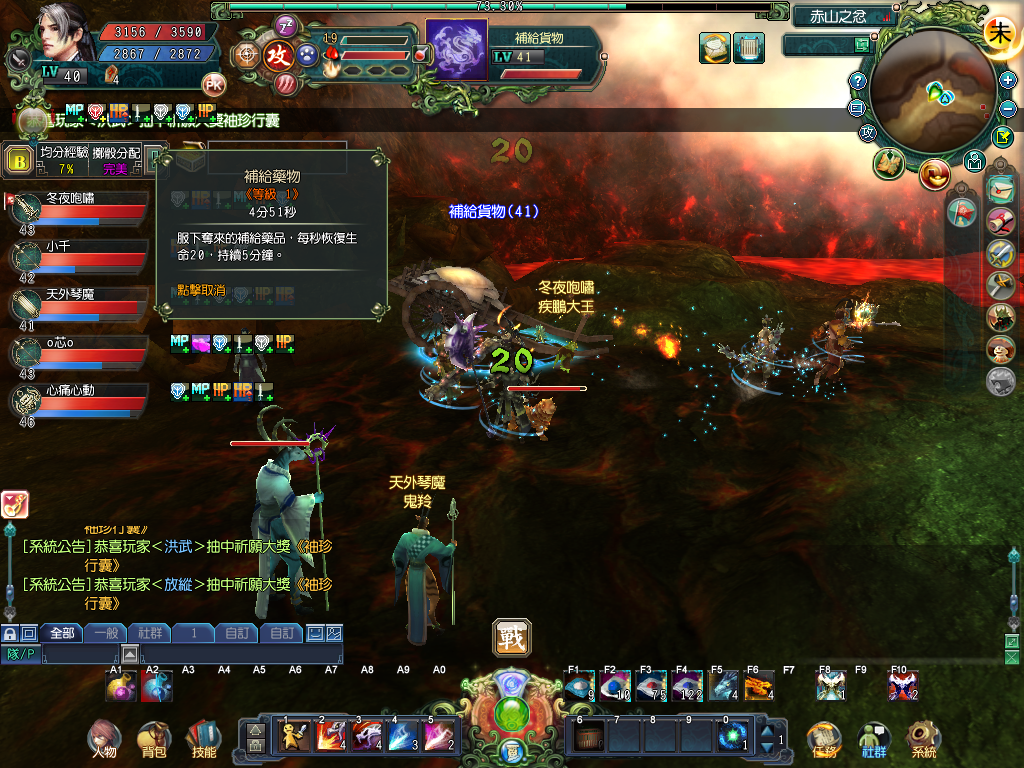
Task: Select party member 冬夜咆嘯
Action: (x=80, y=206)
